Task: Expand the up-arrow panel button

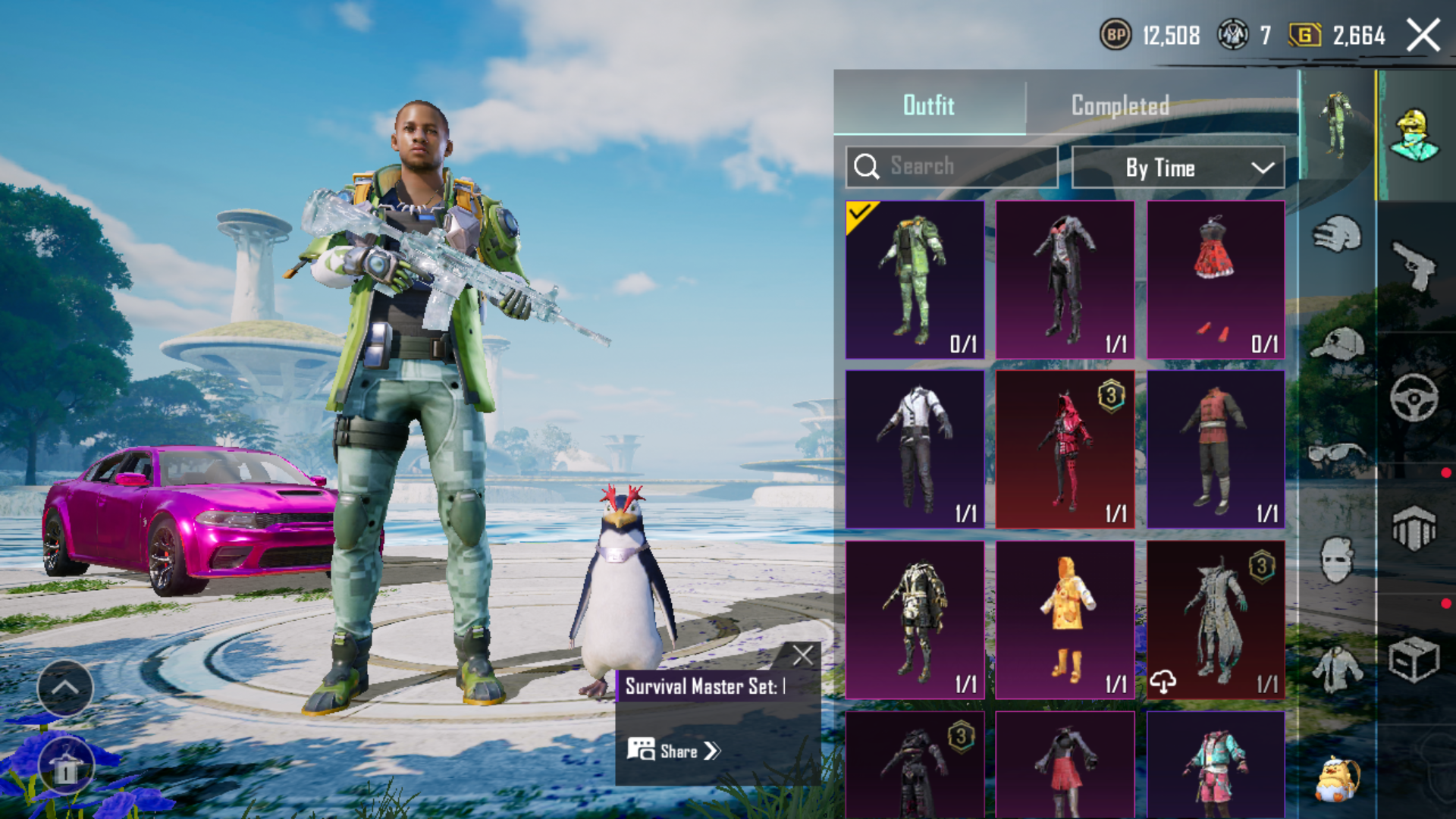Action: (x=65, y=688)
